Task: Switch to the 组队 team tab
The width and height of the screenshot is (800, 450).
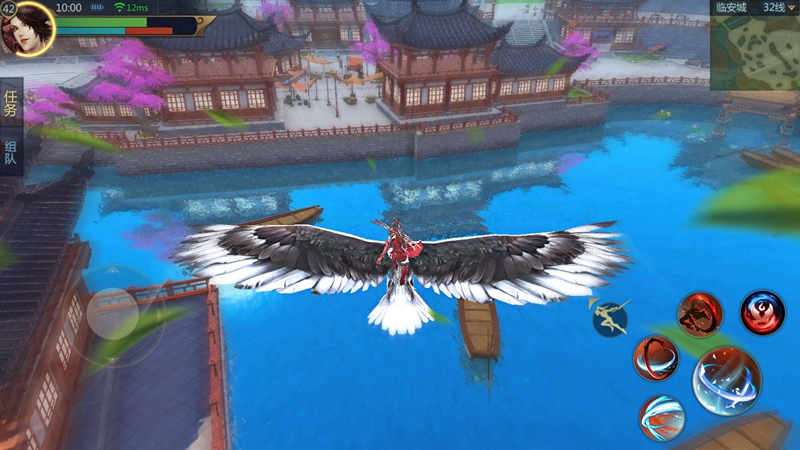Action: [x=10, y=154]
